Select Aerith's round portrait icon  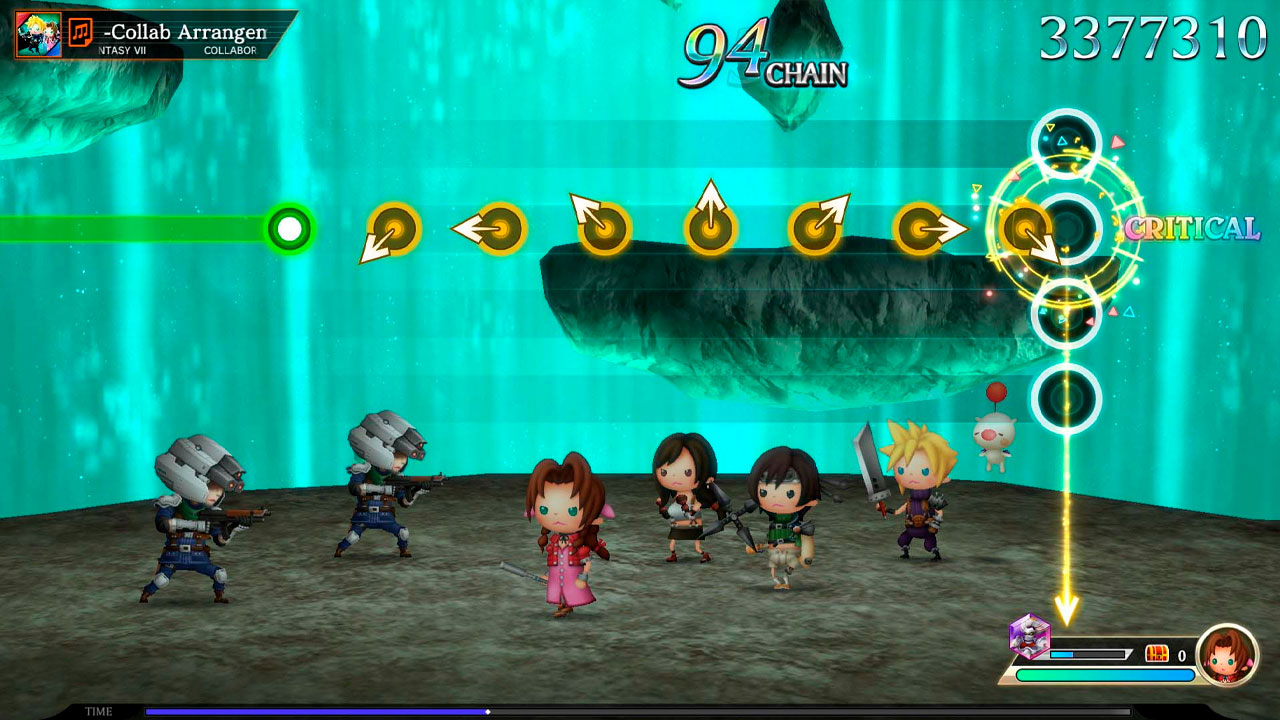click(1227, 655)
